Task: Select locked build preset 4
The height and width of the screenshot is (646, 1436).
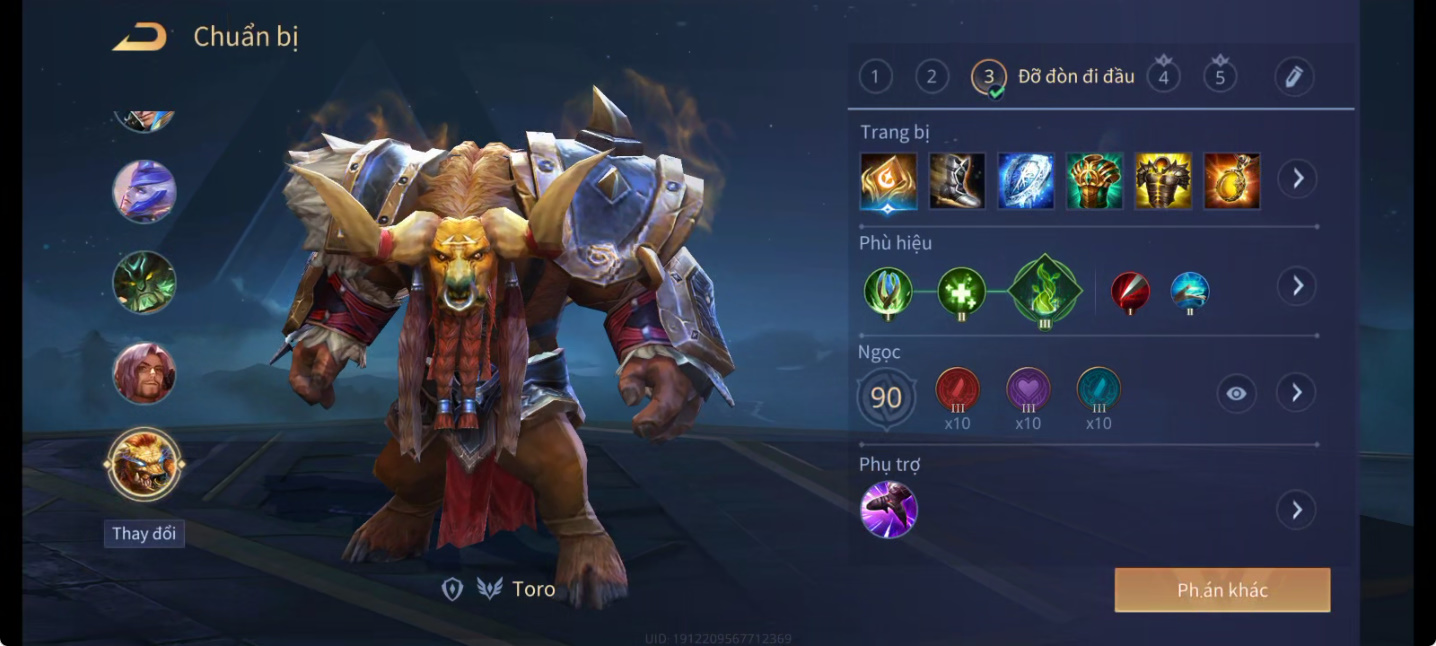Action: (1163, 77)
